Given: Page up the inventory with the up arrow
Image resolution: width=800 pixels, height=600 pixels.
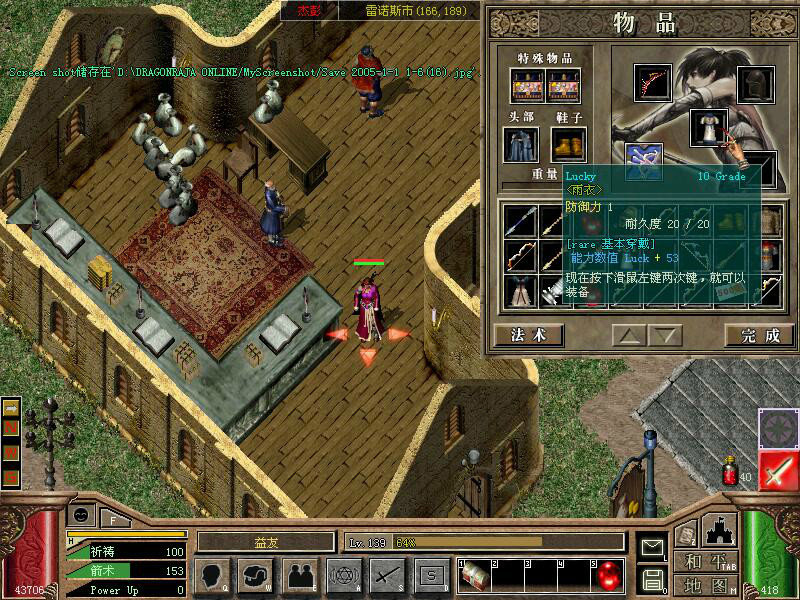Looking at the screenshot, I should (x=627, y=335).
